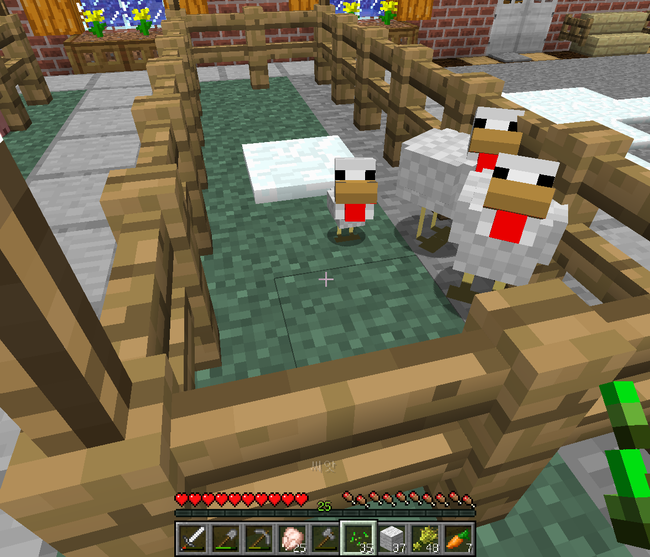Select the wheat stack of 48
Viewport: 650px width, 557px height.
[424, 538]
